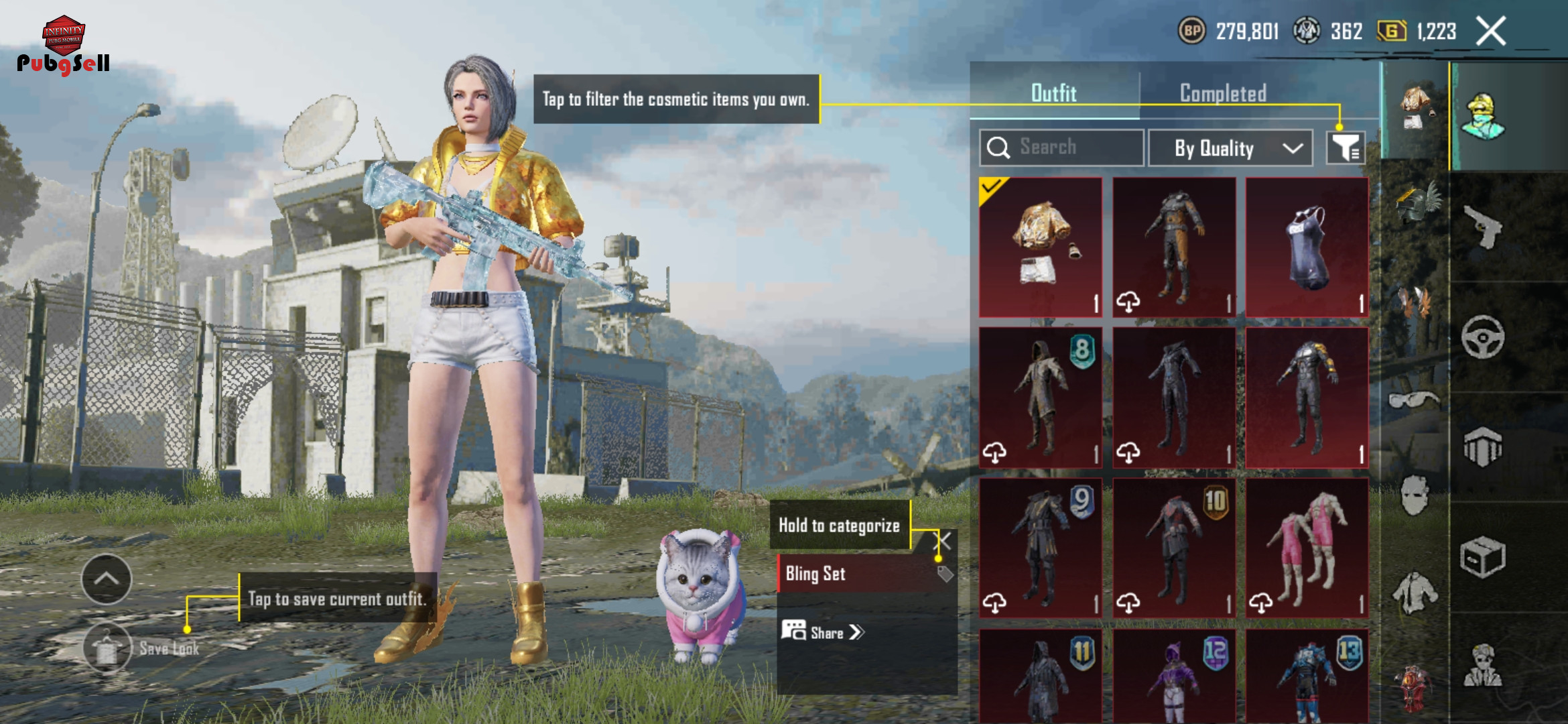Select the gold Bling Set outfit tile
Viewport: 1568px width, 724px height.
coord(1041,247)
